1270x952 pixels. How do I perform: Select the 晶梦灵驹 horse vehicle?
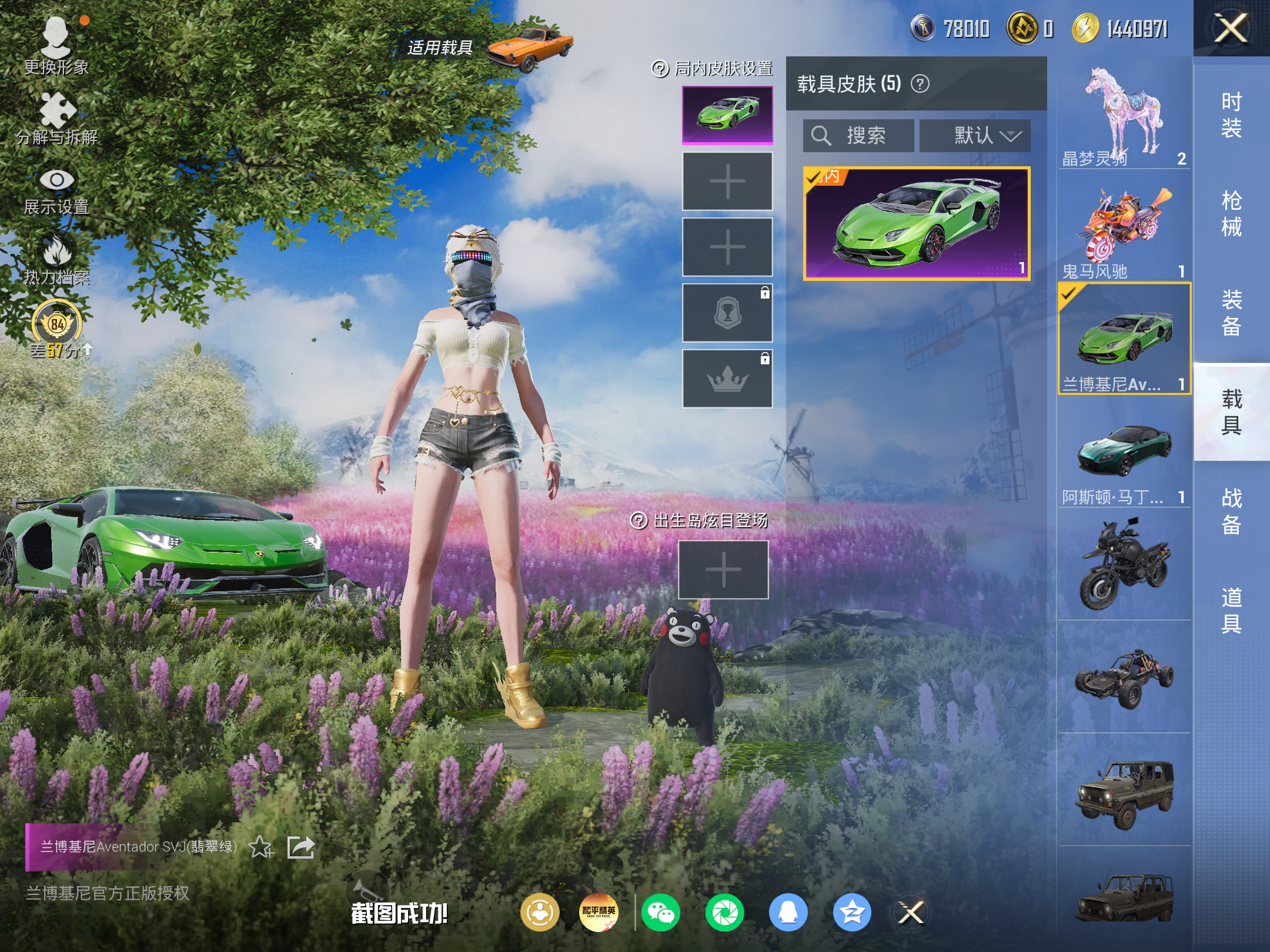pos(1124,115)
